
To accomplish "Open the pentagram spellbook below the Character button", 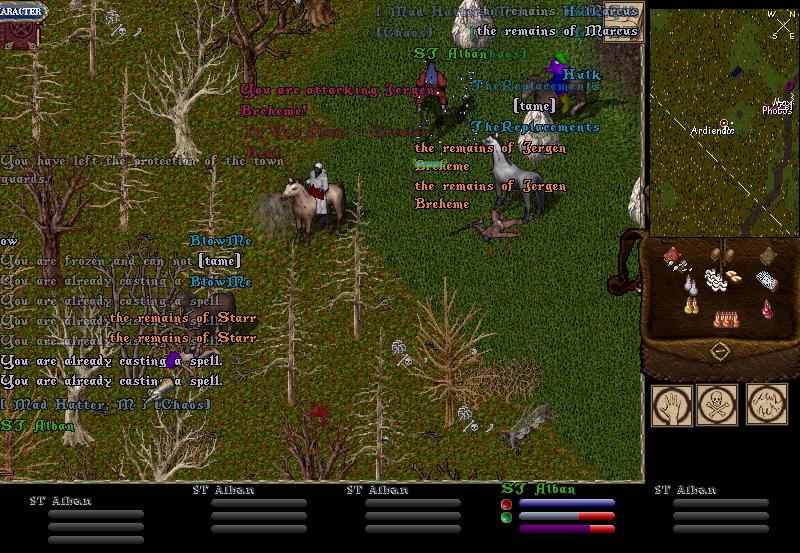I will [x=16, y=30].
